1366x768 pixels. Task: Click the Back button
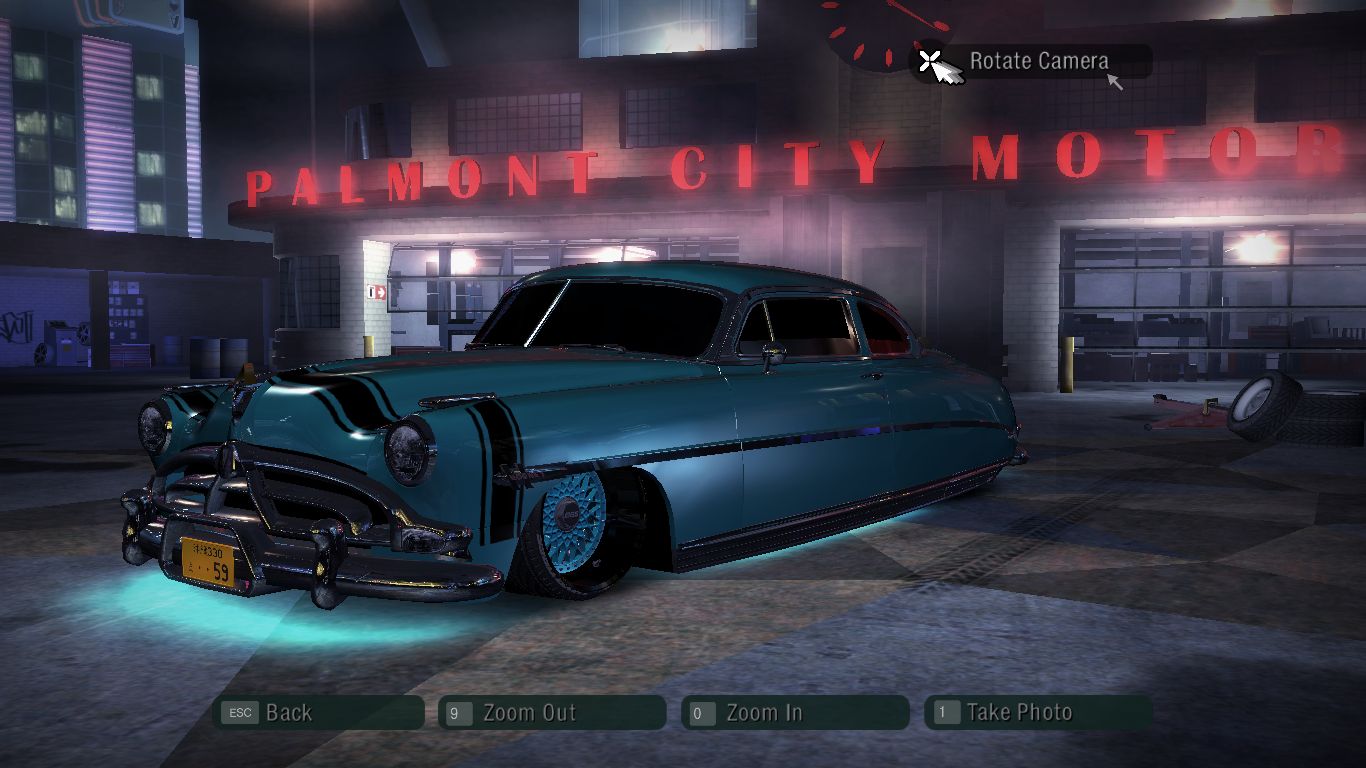tap(318, 713)
